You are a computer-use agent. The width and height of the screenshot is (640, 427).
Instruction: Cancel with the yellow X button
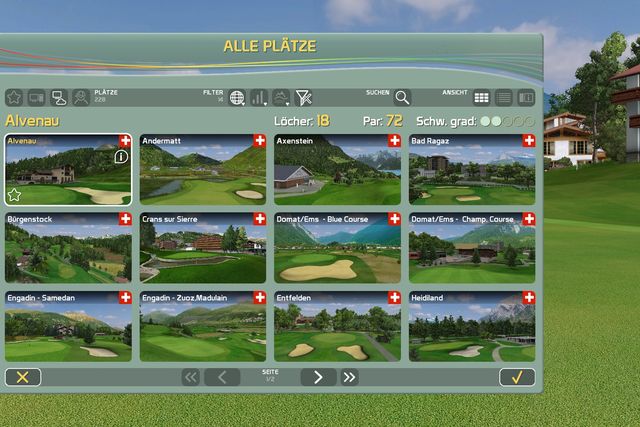click(x=23, y=377)
